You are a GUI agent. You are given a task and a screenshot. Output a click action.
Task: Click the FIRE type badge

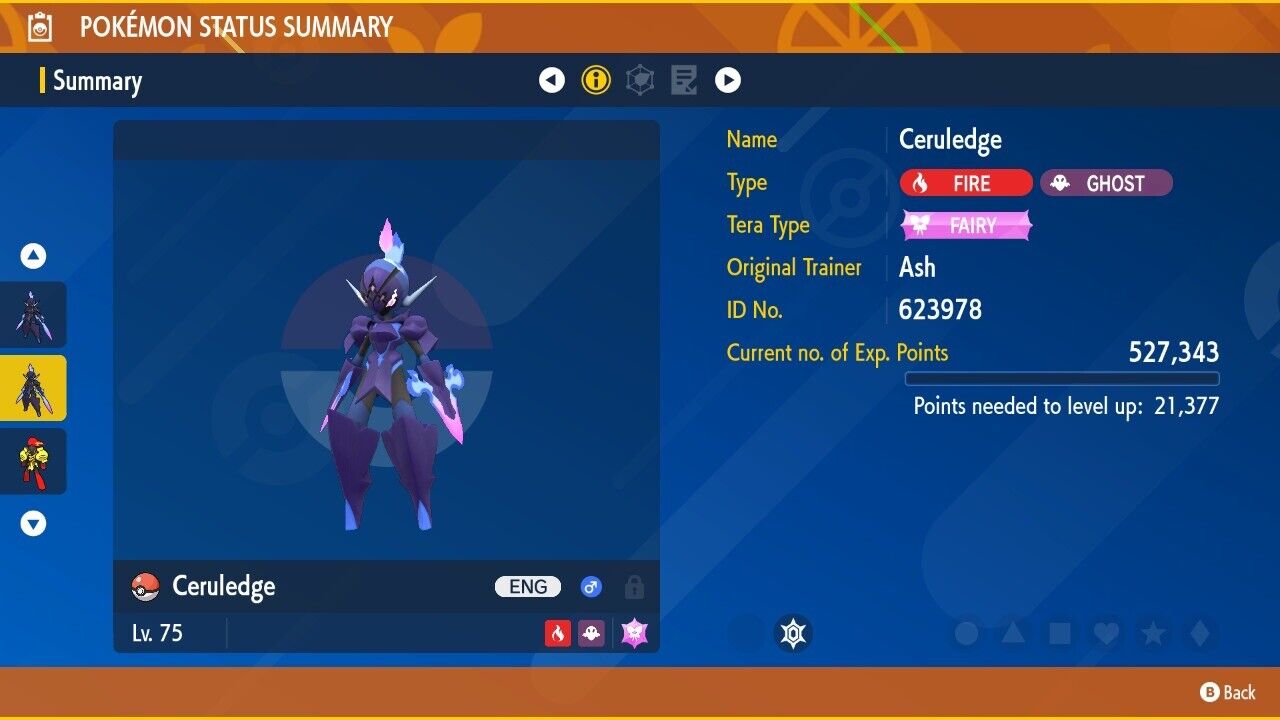point(966,183)
